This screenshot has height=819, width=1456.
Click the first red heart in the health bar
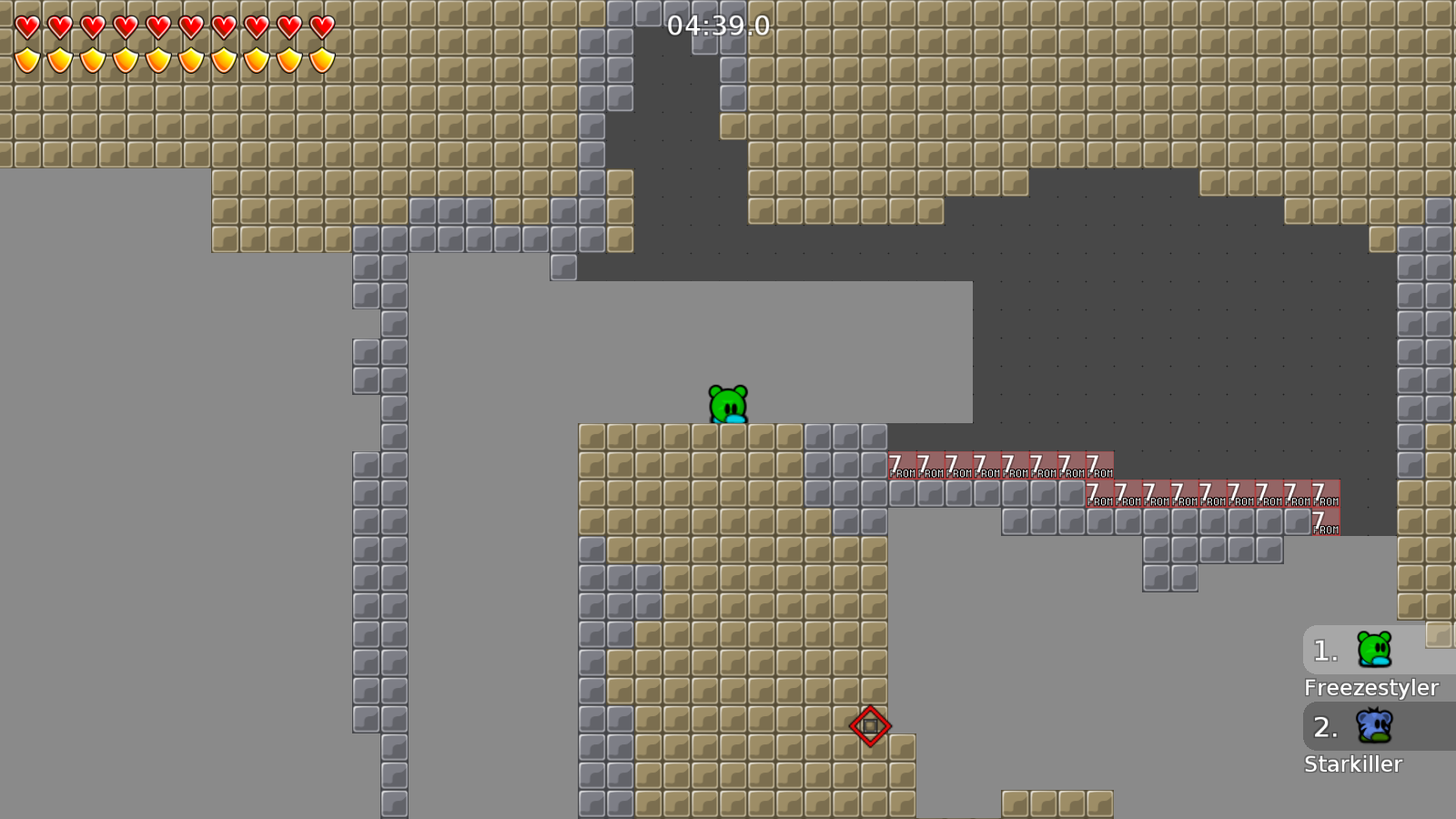click(x=25, y=29)
